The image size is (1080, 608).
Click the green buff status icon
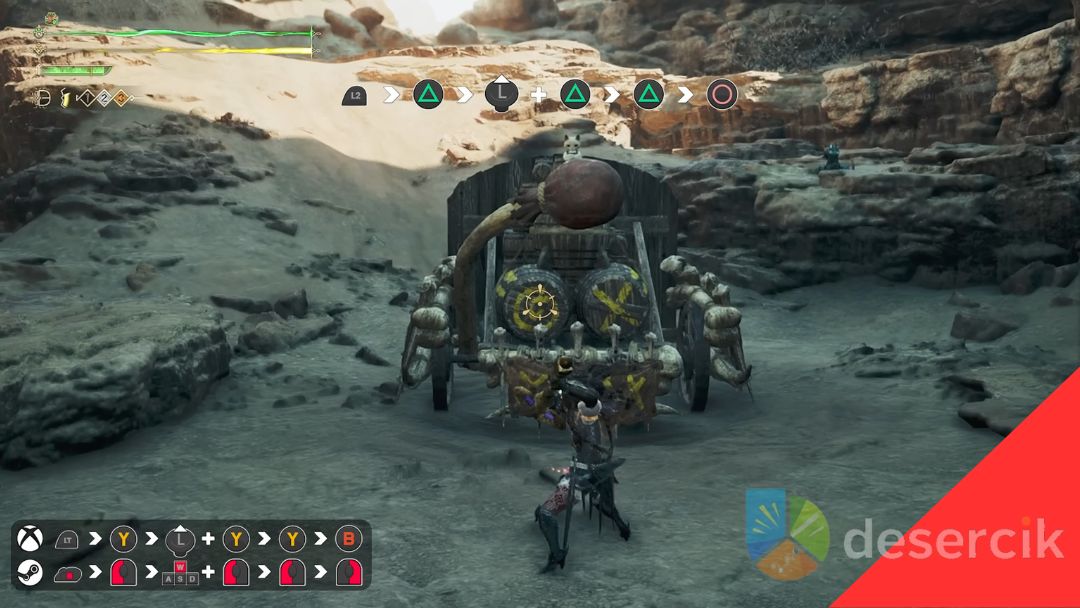coord(52,19)
